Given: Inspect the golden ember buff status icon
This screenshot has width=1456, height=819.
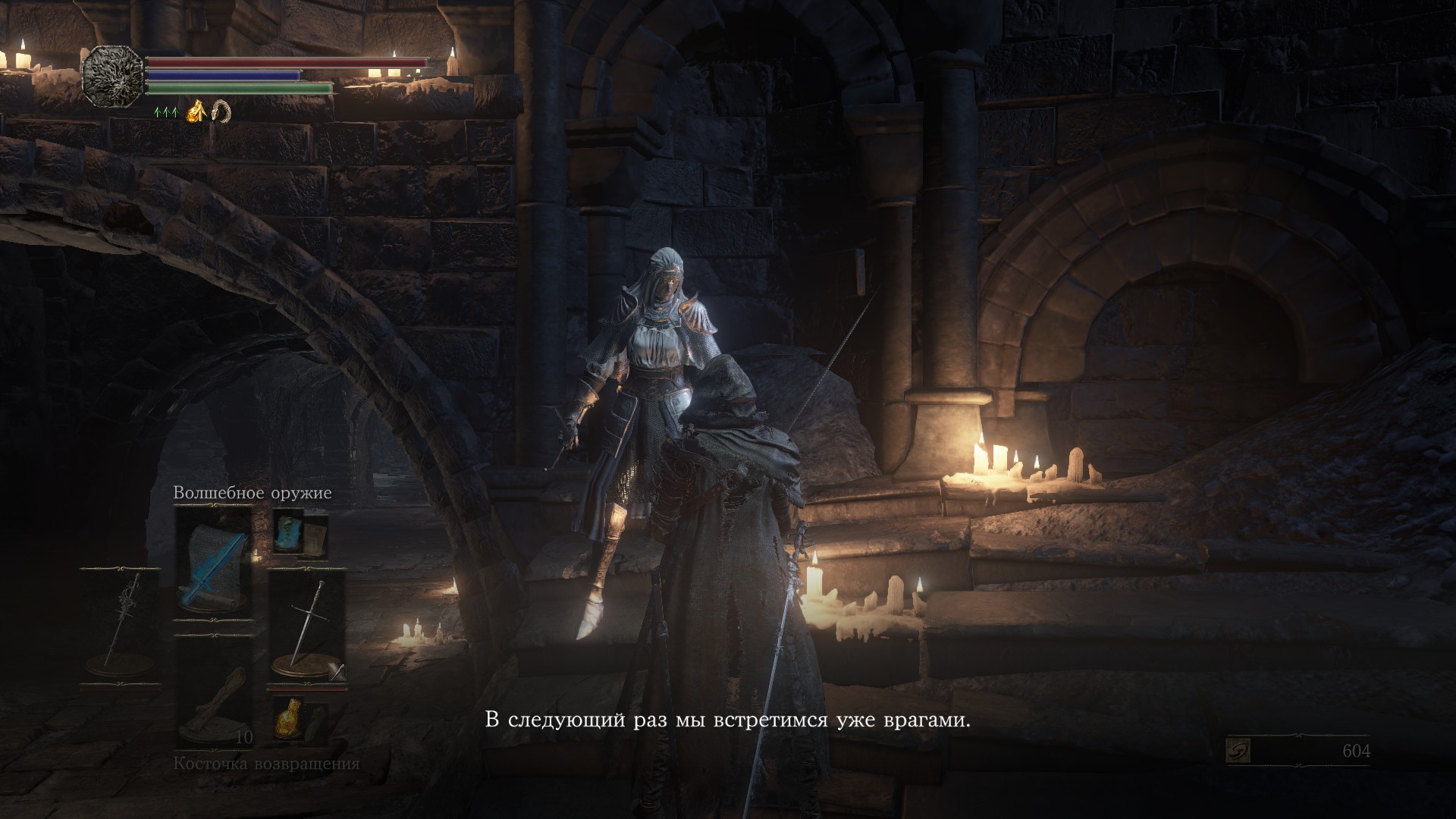Looking at the screenshot, I should [197, 112].
